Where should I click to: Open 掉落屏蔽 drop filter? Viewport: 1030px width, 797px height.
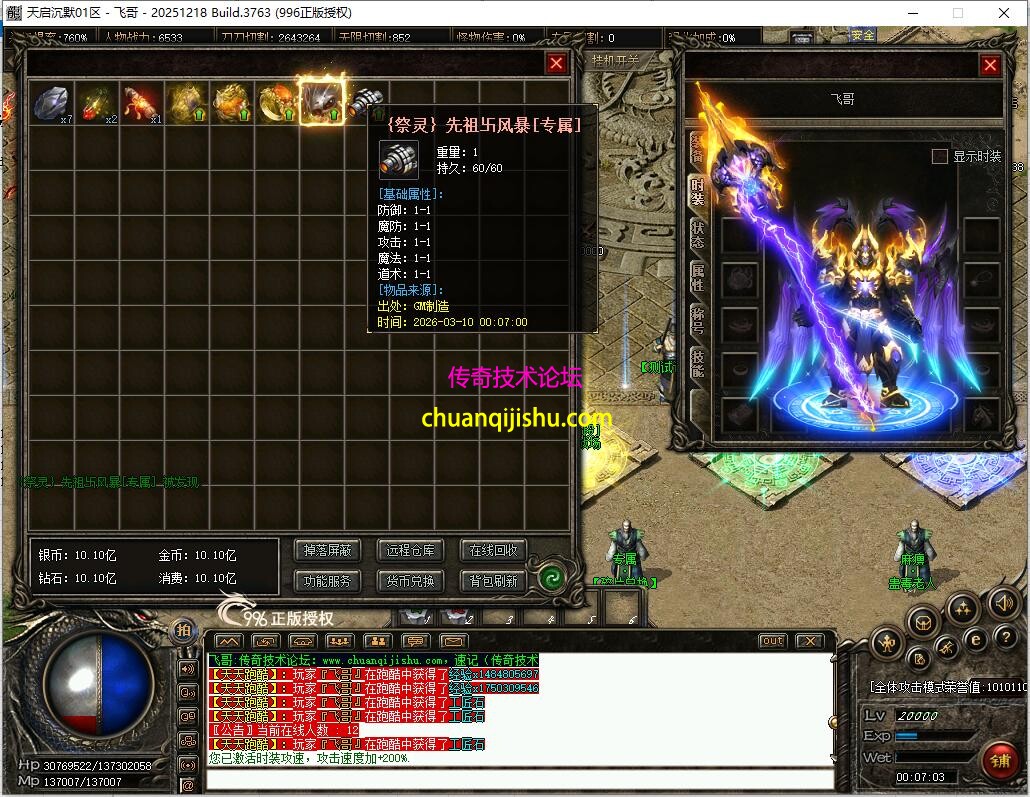(328, 550)
